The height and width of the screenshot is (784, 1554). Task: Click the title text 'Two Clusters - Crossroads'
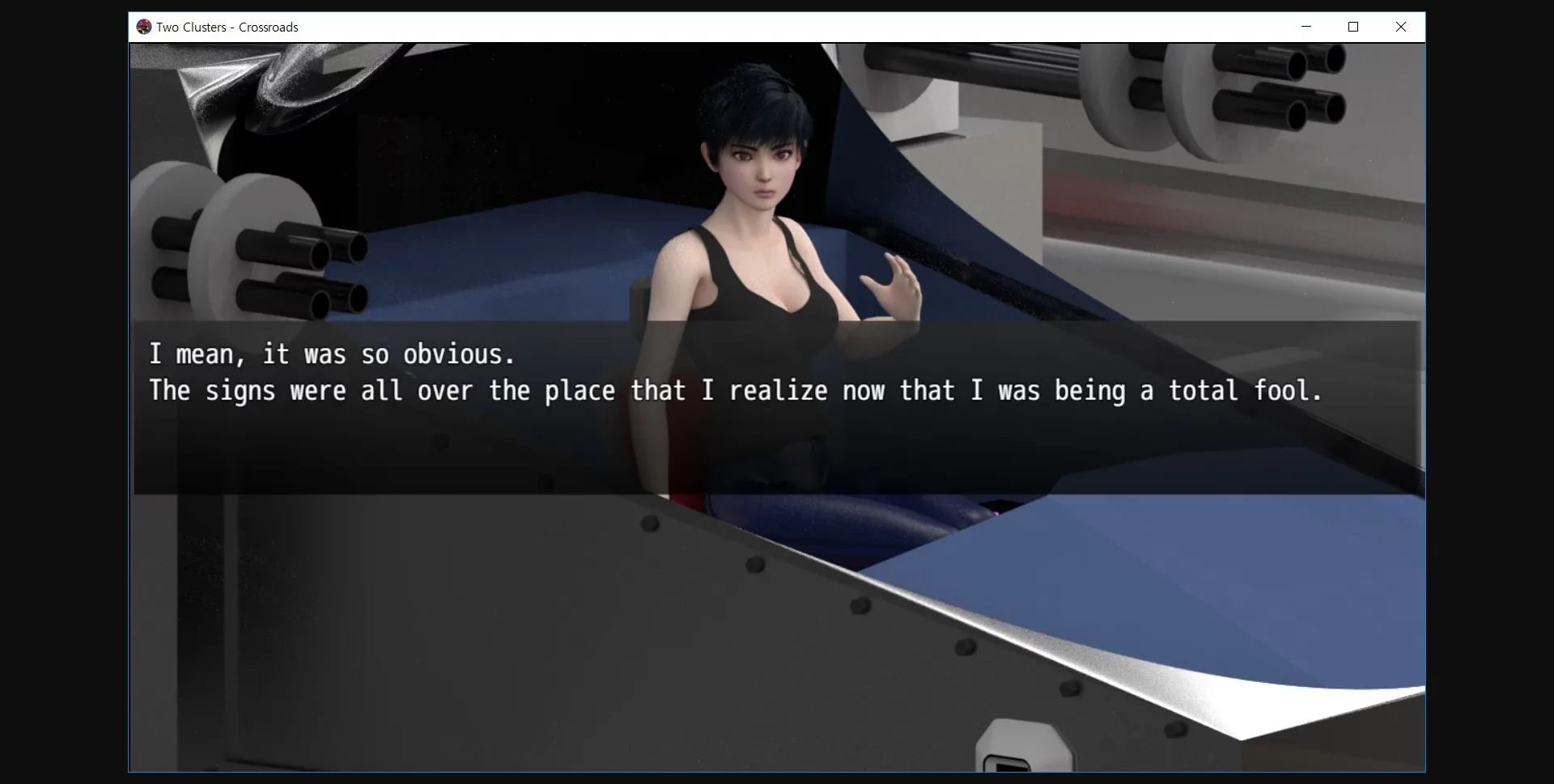tap(227, 27)
